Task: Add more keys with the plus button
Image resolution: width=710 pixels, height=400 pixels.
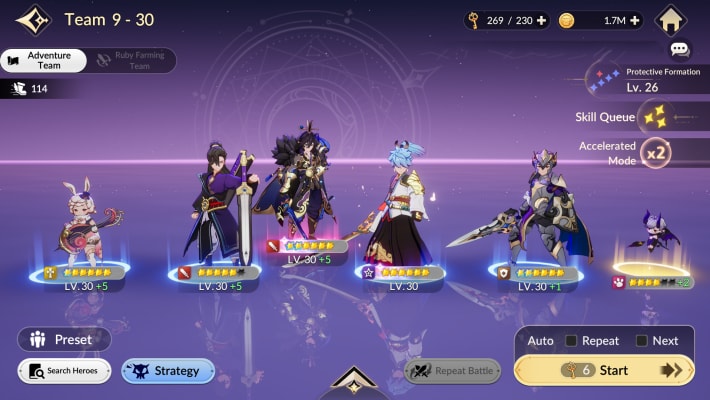Action: (541, 20)
